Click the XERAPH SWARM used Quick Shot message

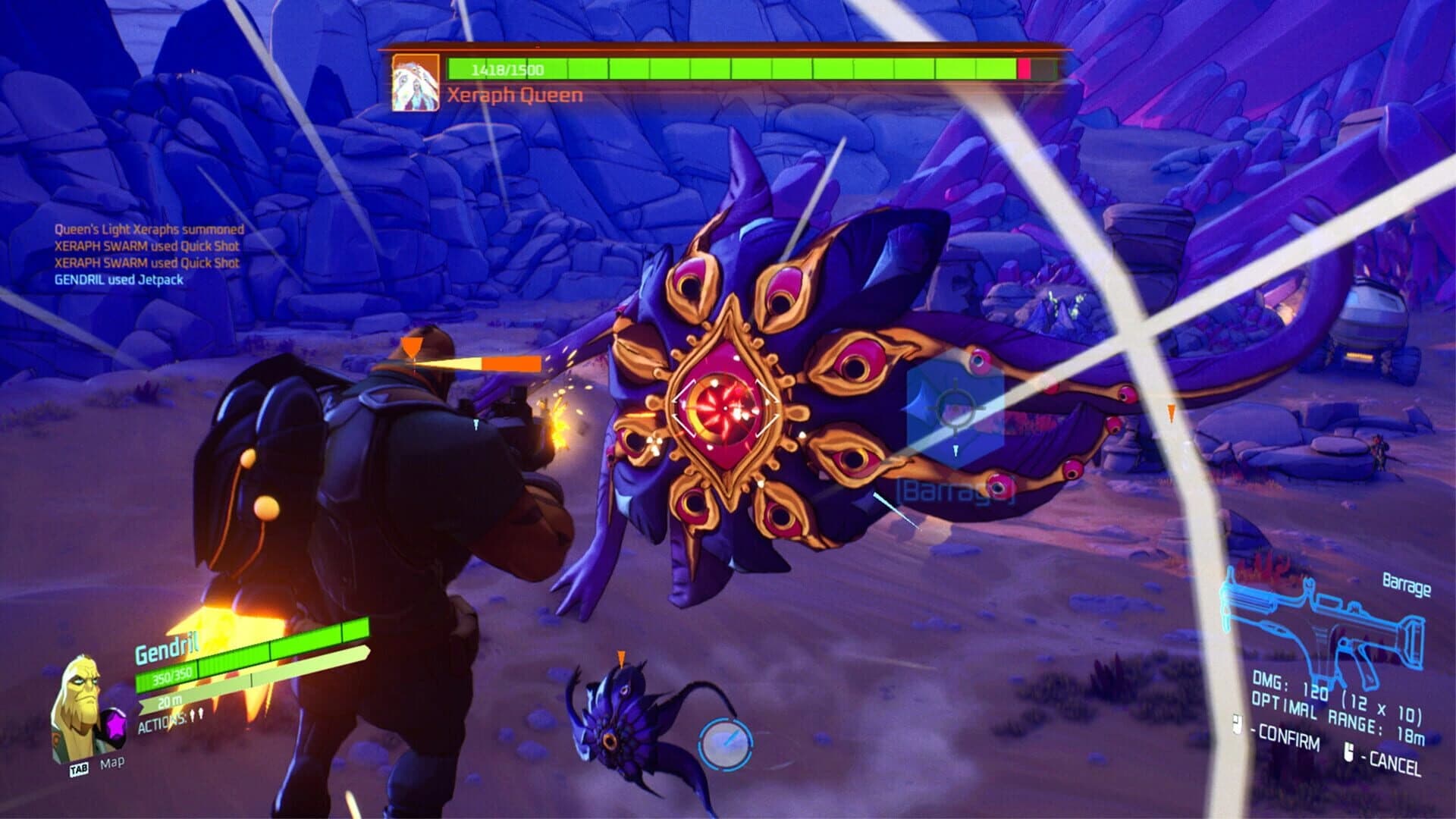click(x=147, y=246)
